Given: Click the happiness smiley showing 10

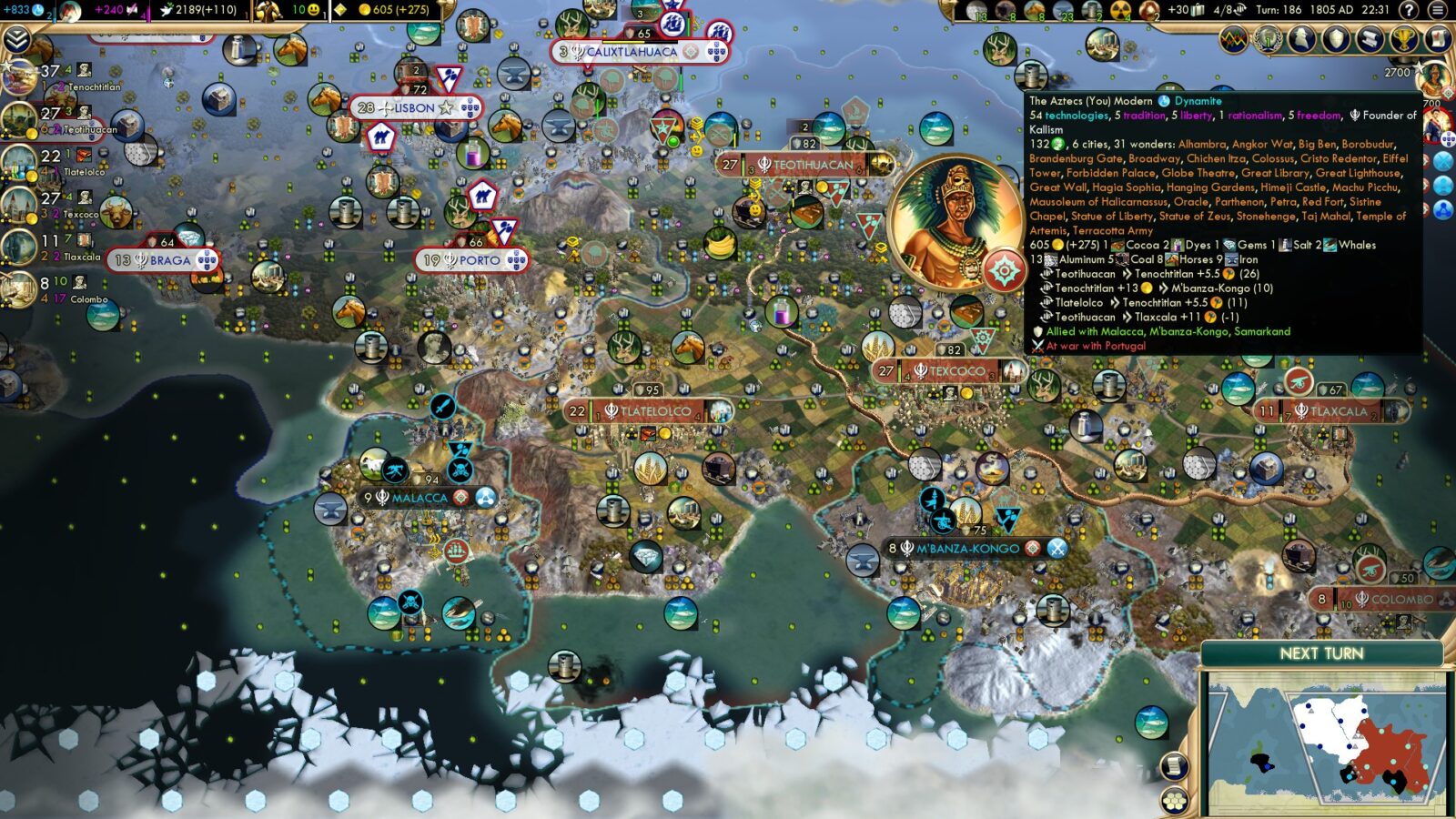Looking at the screenshot, I should pyautogui.click(x=313, y=10).
